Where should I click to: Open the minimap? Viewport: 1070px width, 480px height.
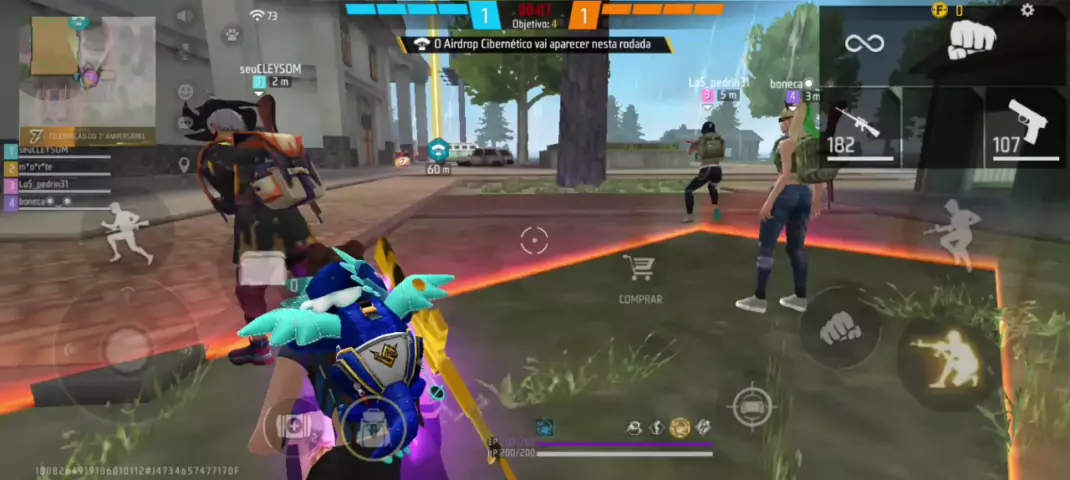[88, 72]
